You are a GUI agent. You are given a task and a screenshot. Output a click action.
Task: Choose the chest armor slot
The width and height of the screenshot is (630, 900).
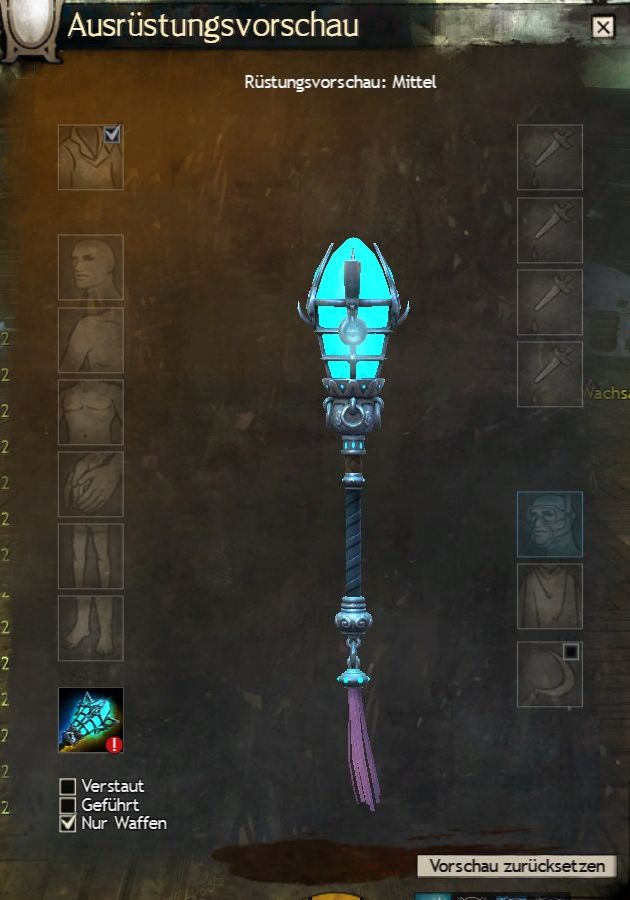tap(91, 412)
